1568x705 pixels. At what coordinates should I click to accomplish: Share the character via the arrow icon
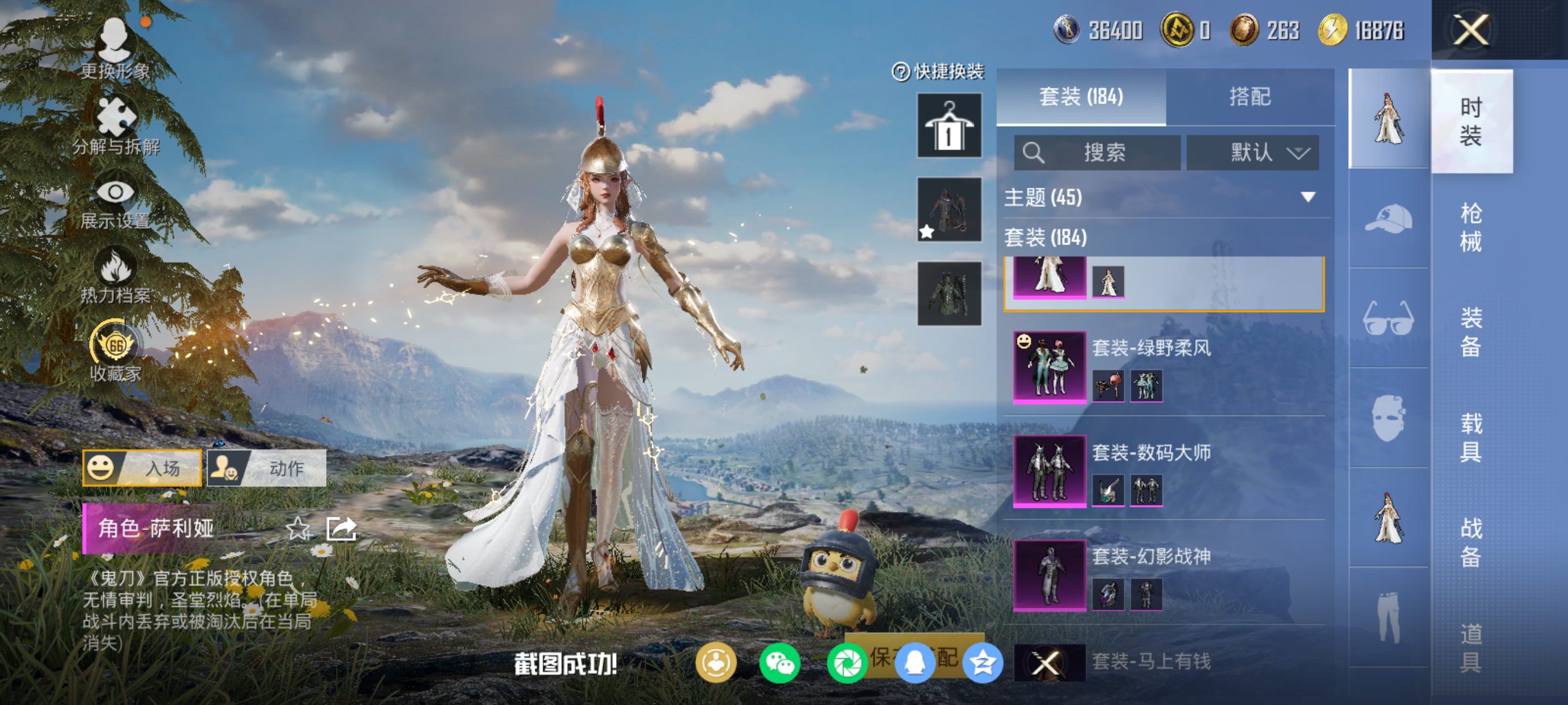pyautogui.click(x=341, y=528)
